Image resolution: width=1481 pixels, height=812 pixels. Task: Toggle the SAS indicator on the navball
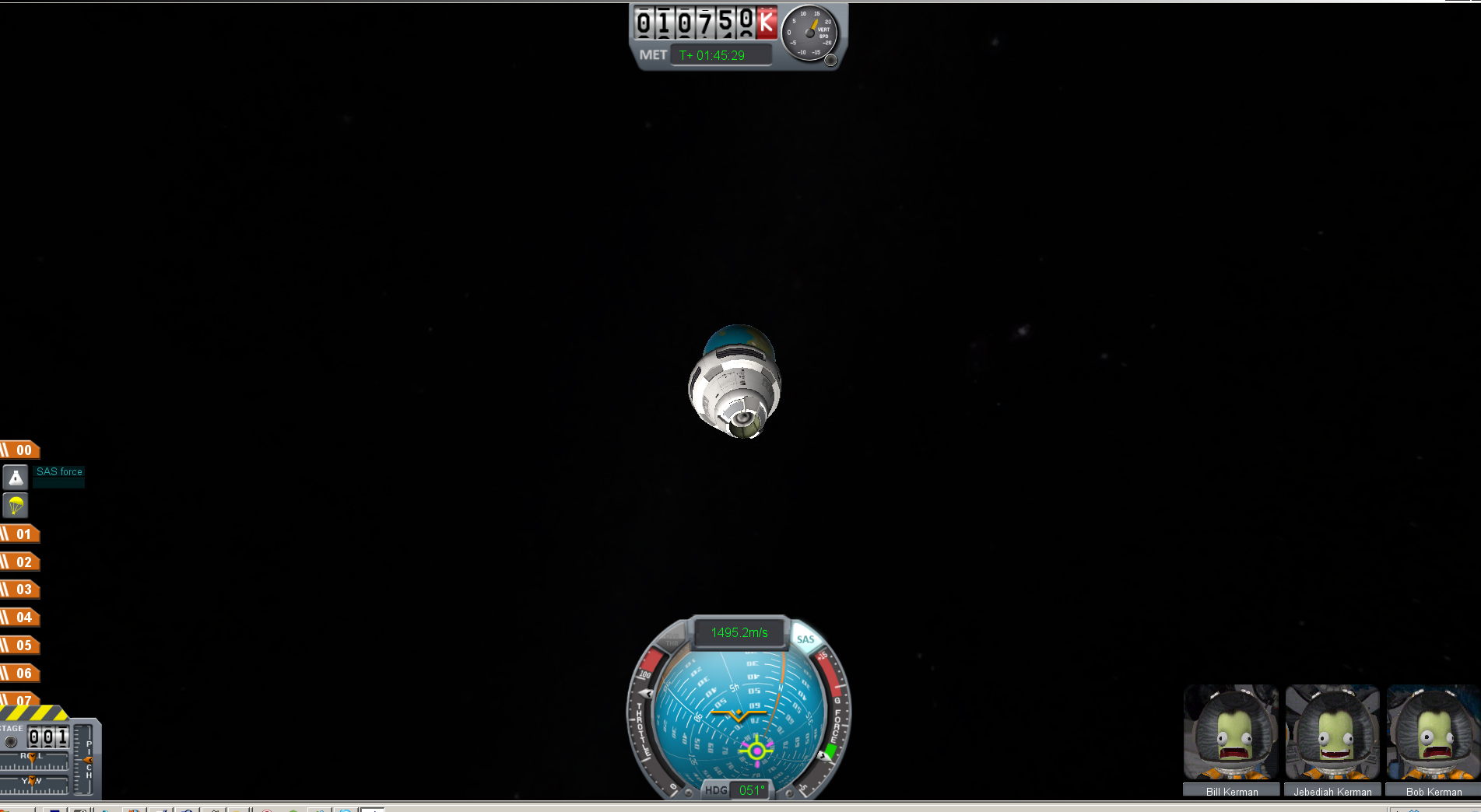pos(805,639)
